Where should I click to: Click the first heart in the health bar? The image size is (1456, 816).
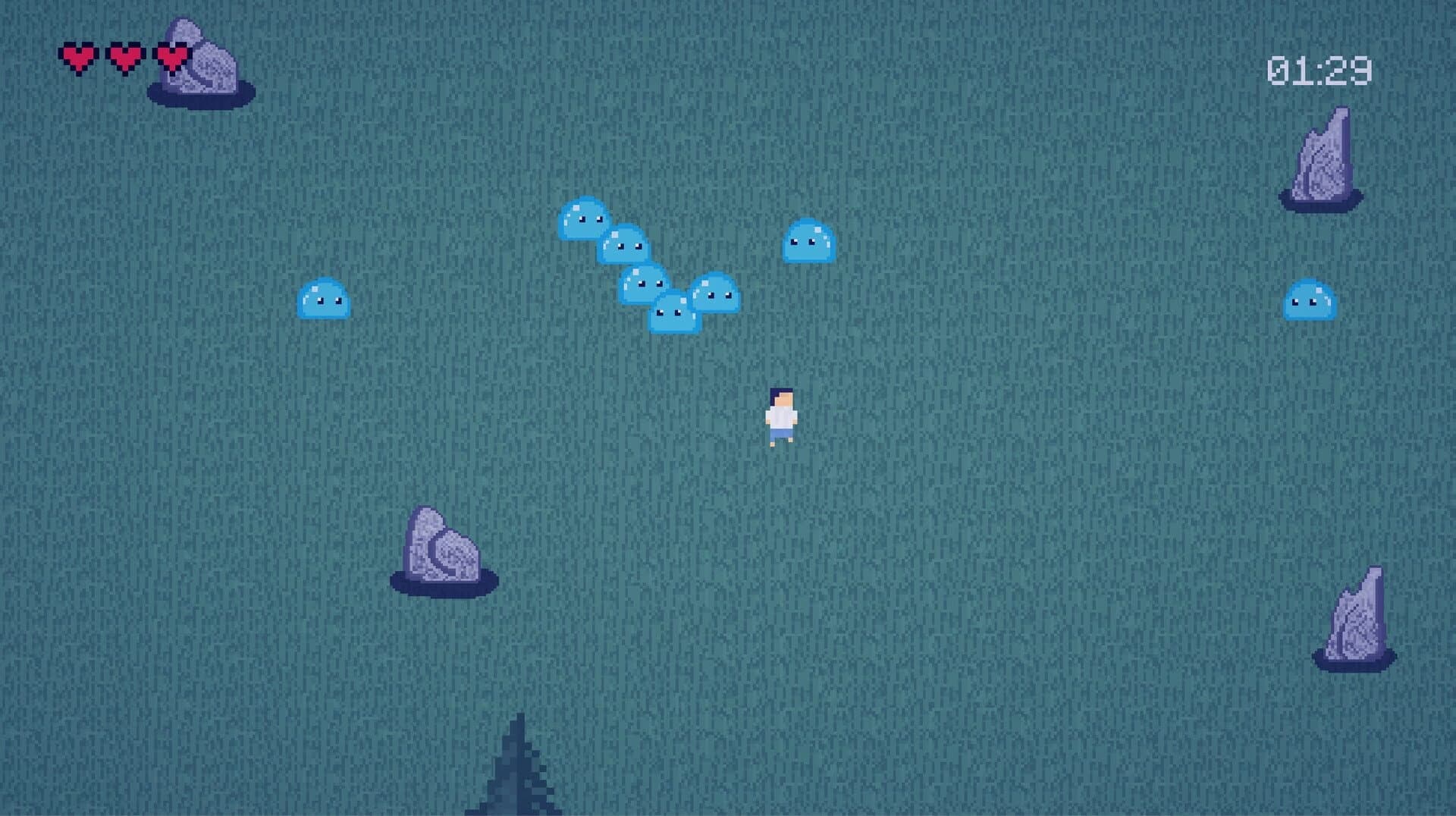point(78,55)
